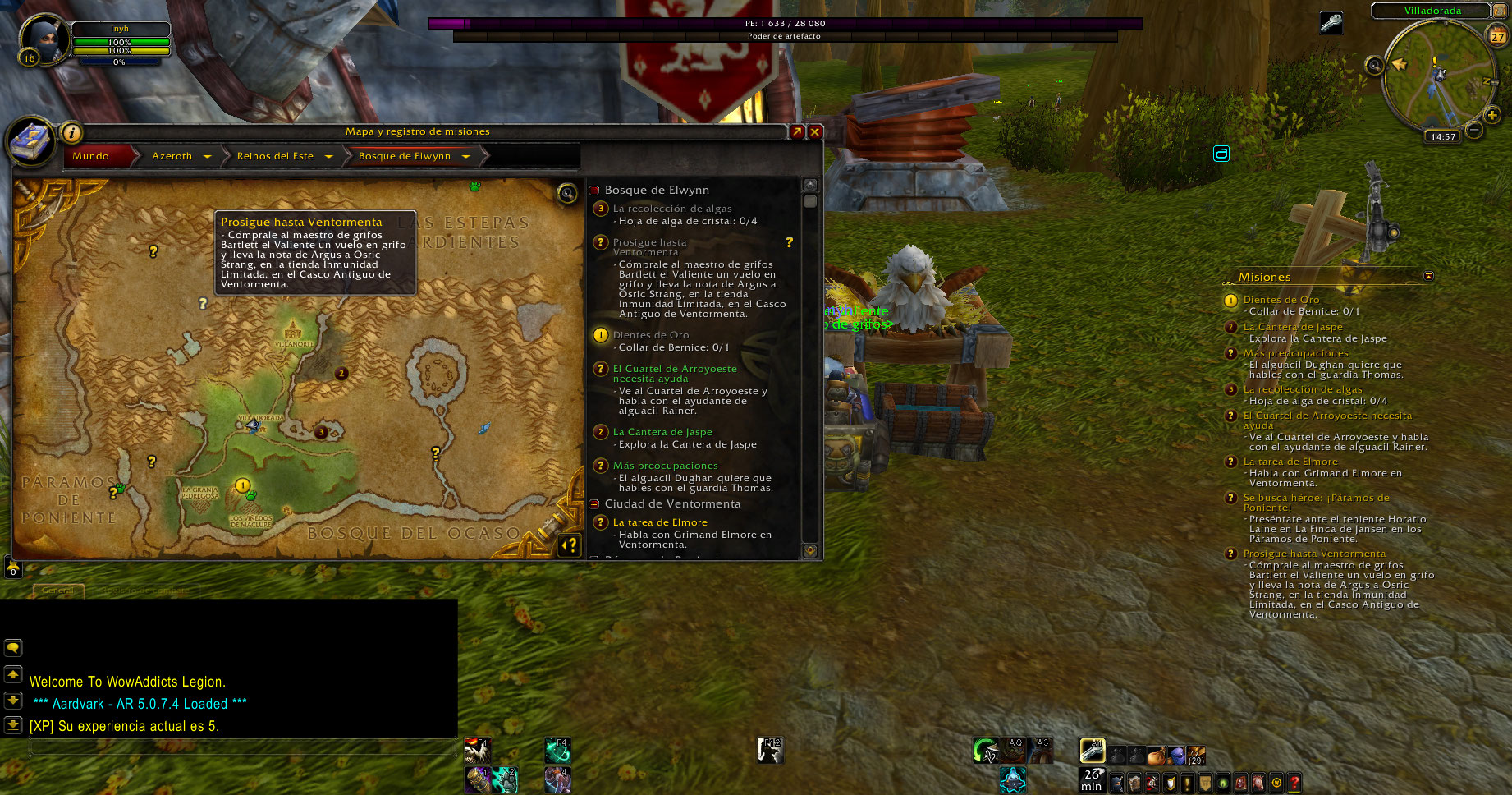Click the map's magnifying glass filter button
The width and height of the screenshot is (1512, 795).
tap(567, 194)
